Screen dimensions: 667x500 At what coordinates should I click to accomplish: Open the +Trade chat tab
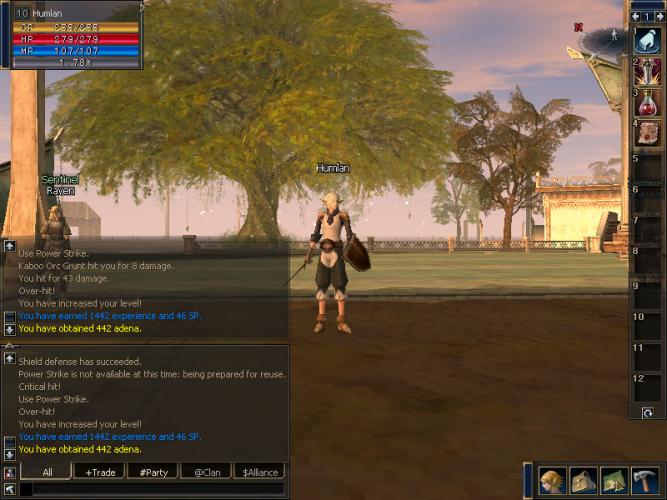pyautogui.click(x=100, y=472)
